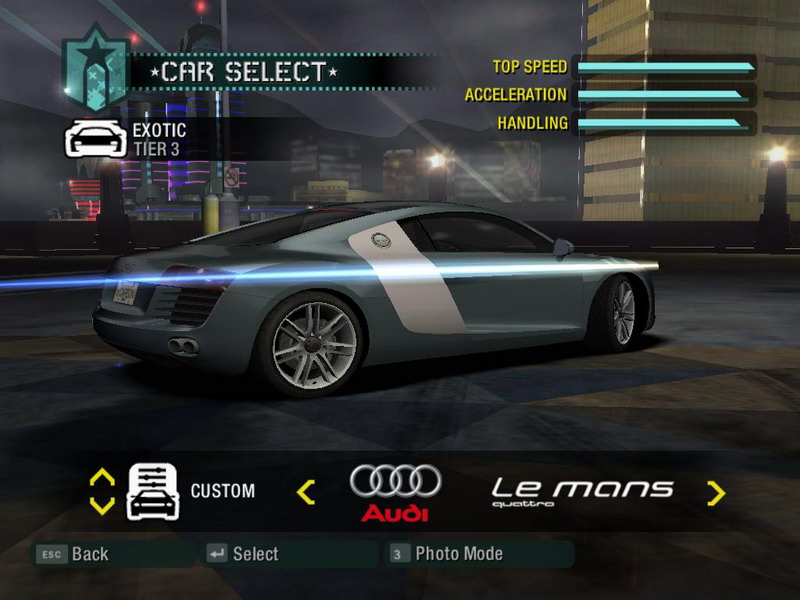Switch car category with the down arrow
800x600 pixels.
coord(102,505)
